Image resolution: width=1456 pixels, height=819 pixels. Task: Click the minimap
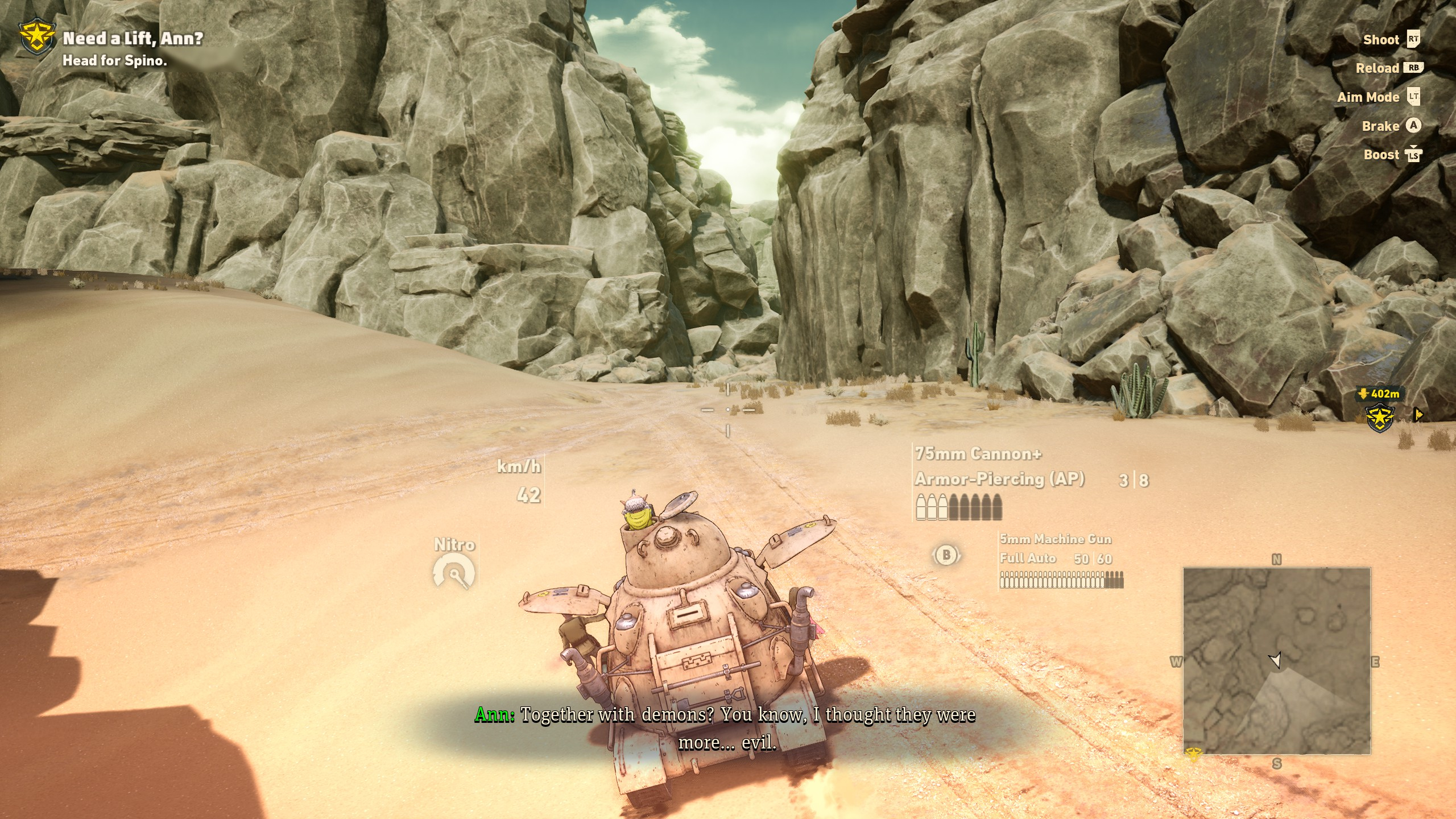pos(1276,660)
